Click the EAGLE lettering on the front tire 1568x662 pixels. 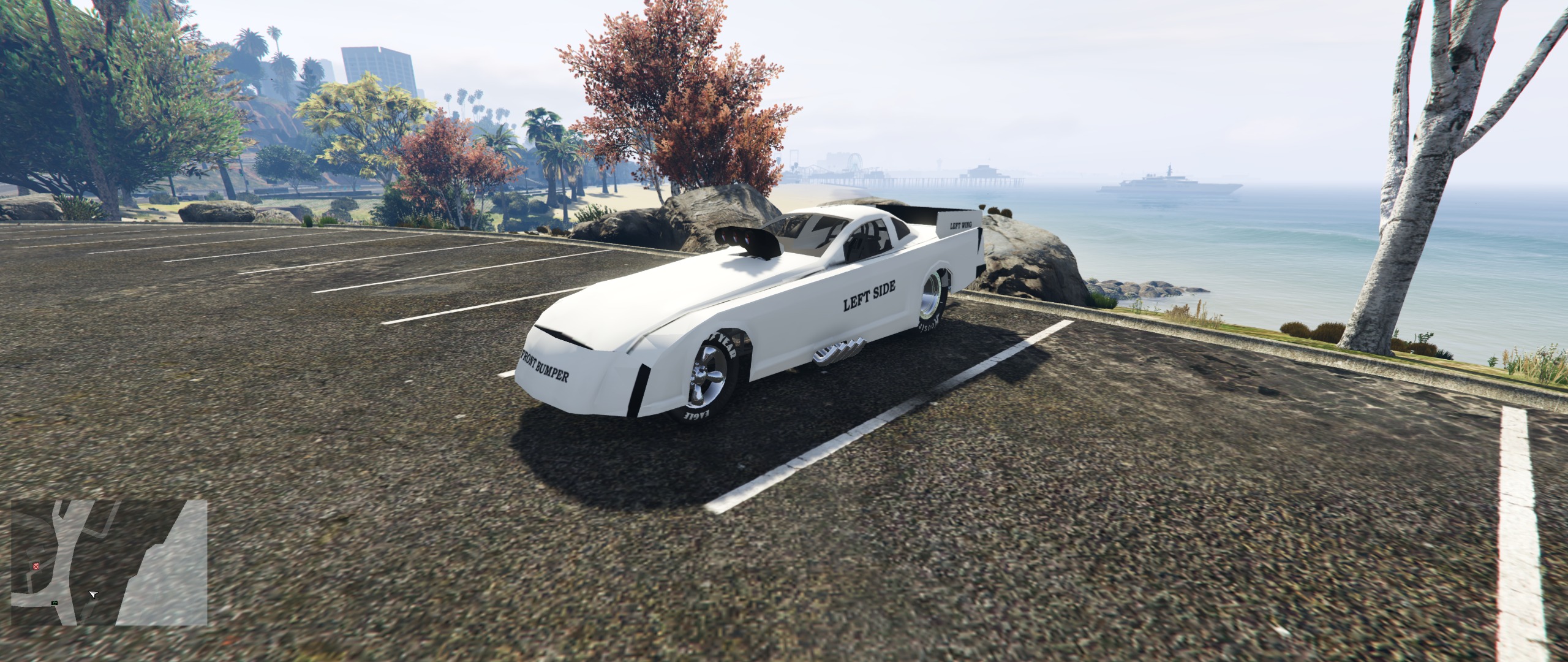pyautogui.click(x=697, y=414)
